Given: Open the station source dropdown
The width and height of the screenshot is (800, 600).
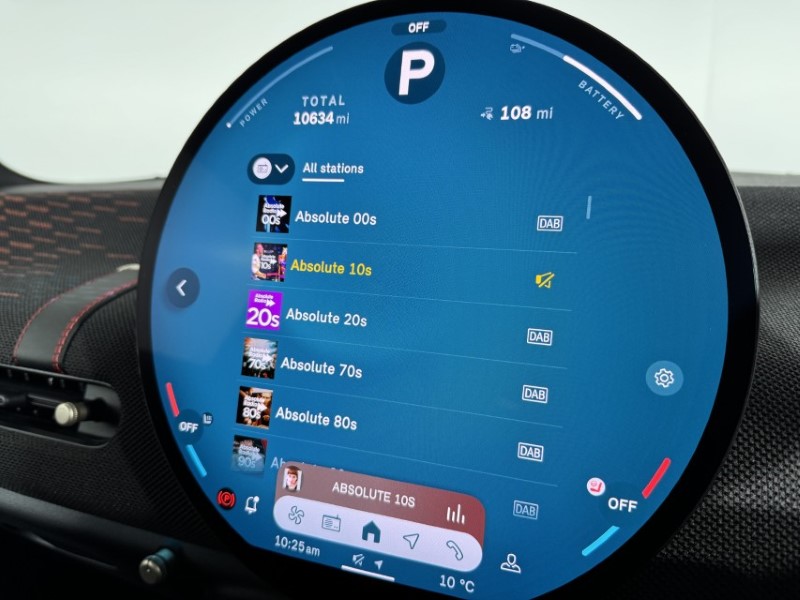Looking at the screenshot, I should (272, 169).
